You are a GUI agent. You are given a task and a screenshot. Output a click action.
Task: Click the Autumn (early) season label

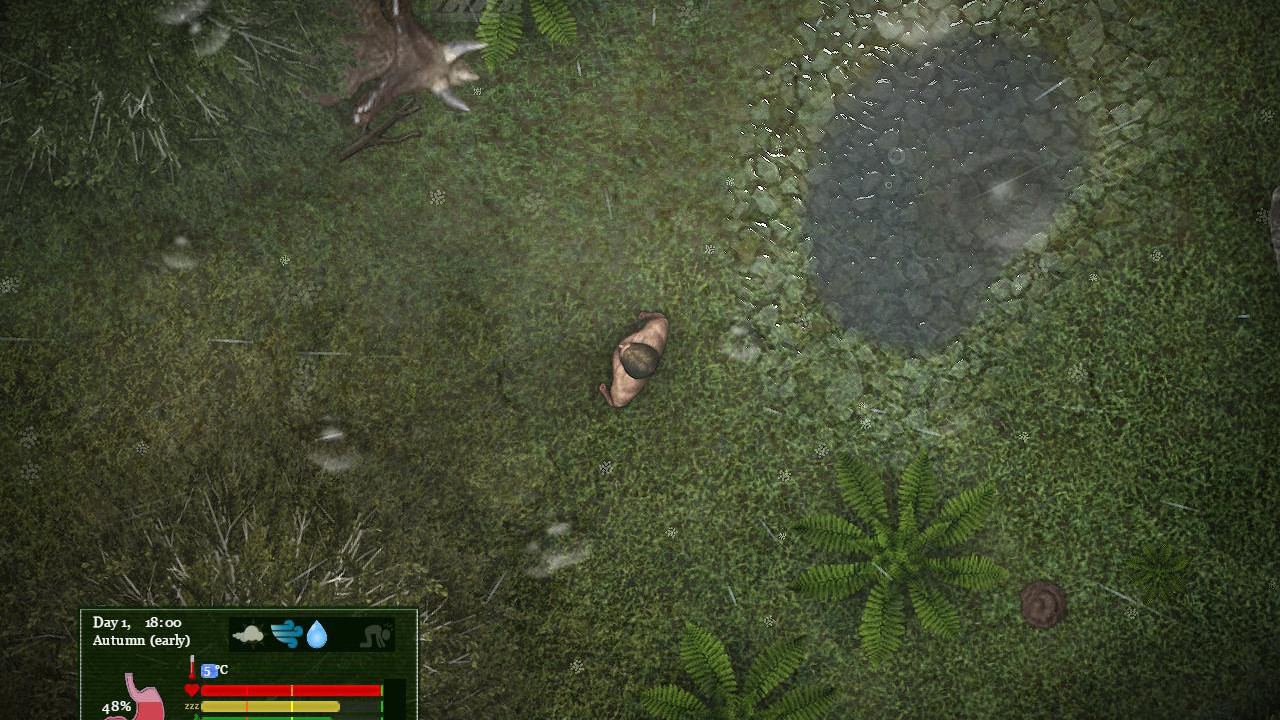(x=139, y=640)
